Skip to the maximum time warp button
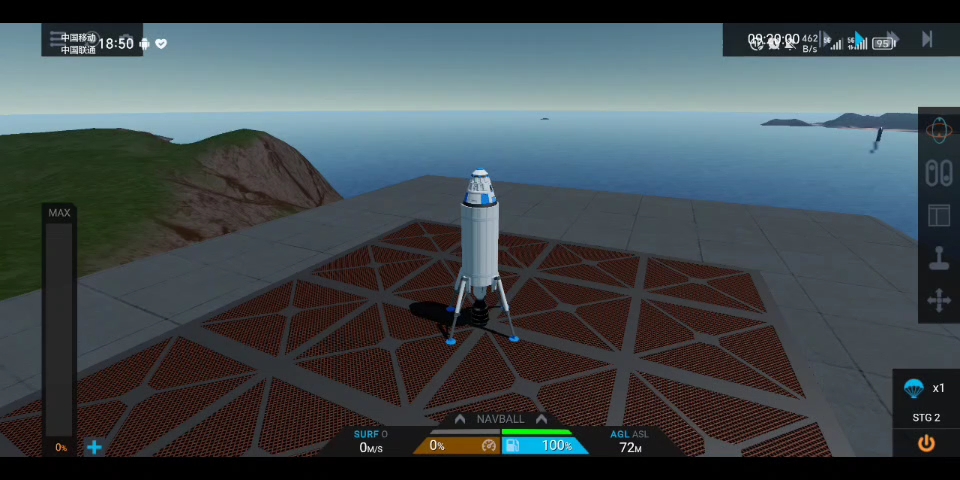The width and height of the screenshot is (960, 480). coord(927,40)
